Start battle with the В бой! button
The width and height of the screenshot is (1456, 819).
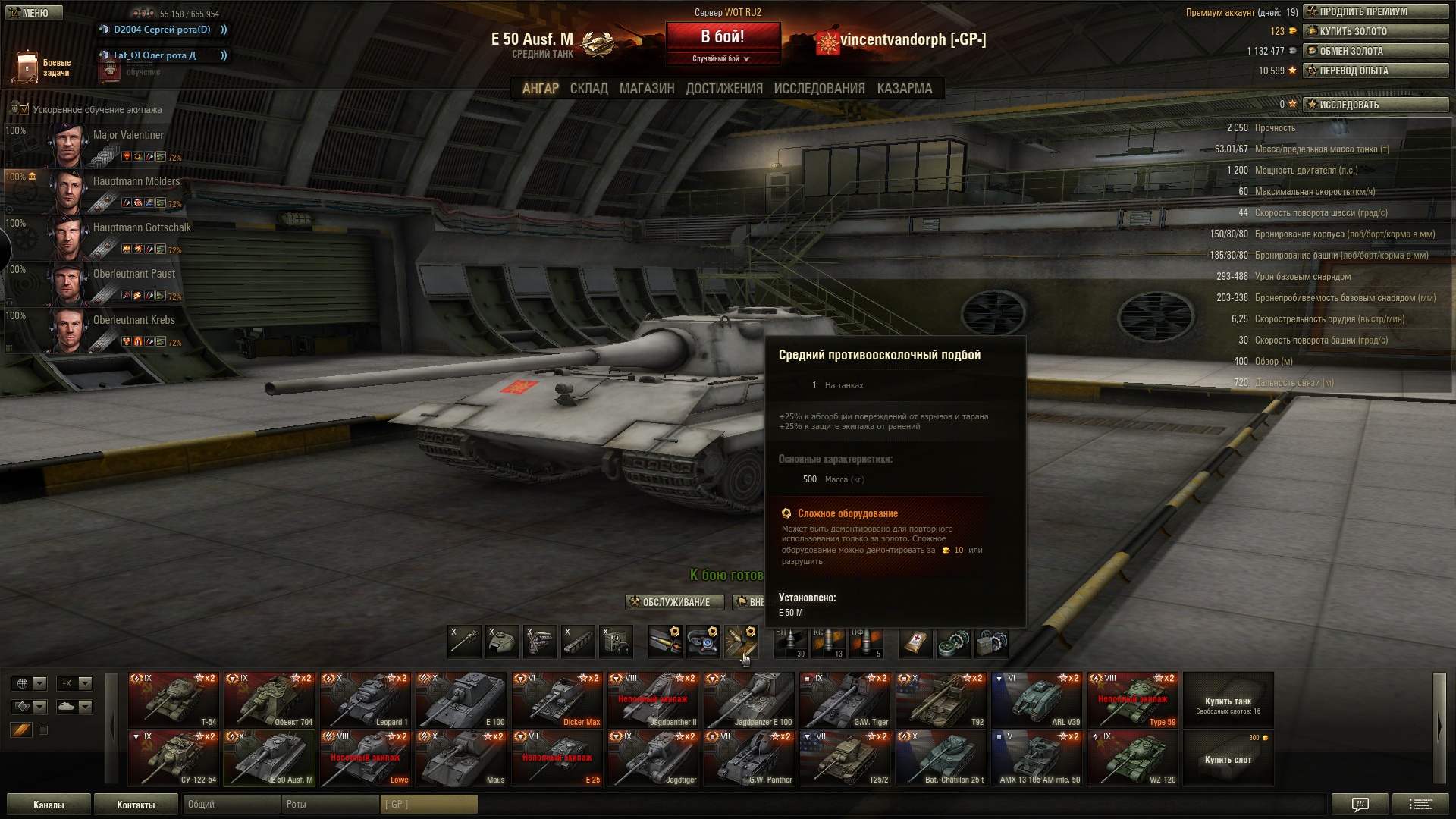[x=722, y=37]
